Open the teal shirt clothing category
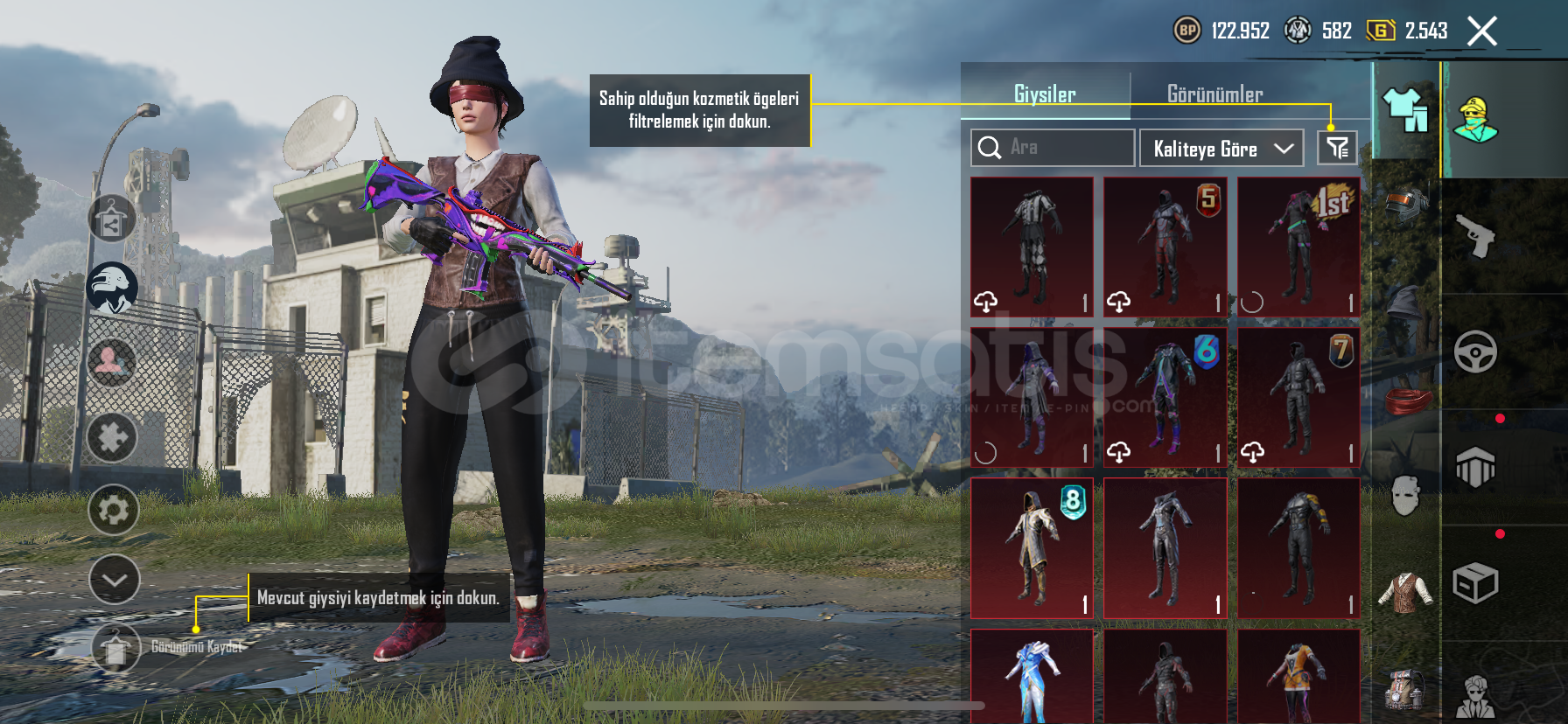 pyautogui.click(x=1405, y=111)
